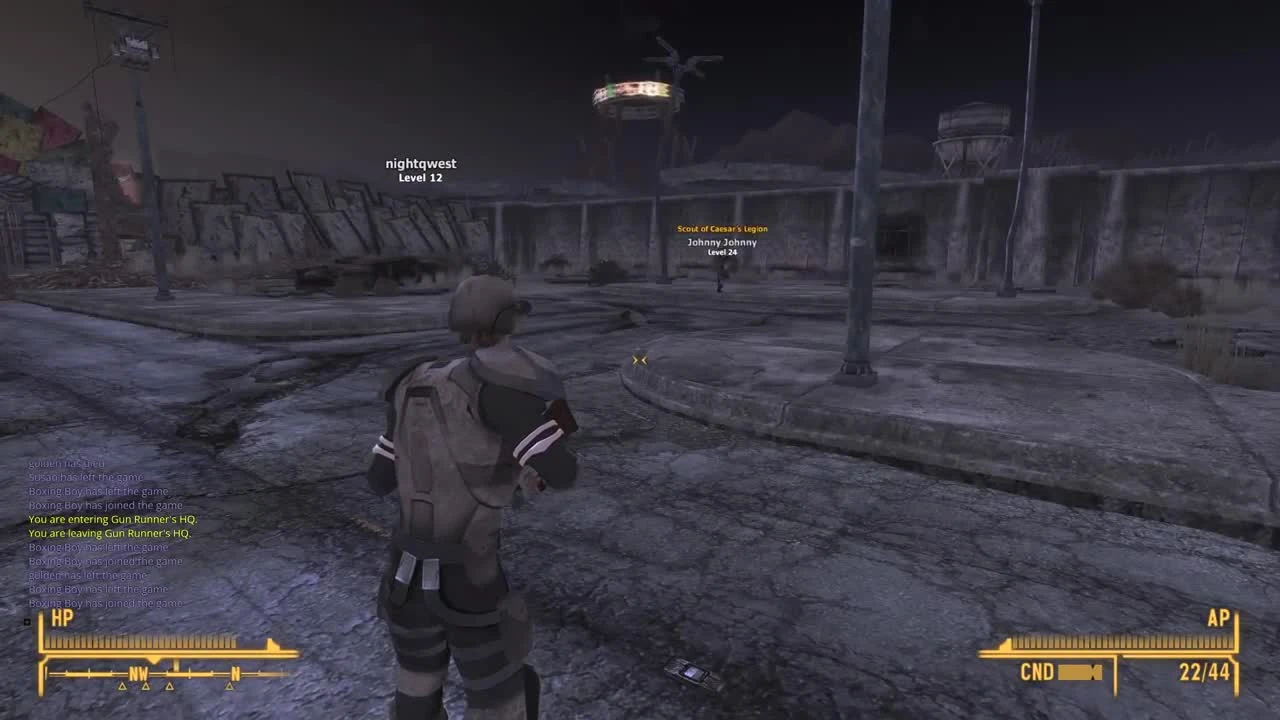Click the crosshair in the screen center
This screenshot has height=720, width=1280.
click(640, 360)
